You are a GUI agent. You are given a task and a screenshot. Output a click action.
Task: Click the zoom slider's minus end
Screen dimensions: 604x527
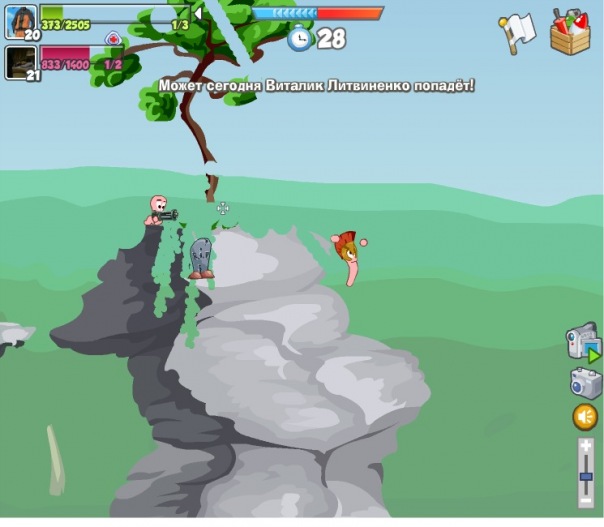[586, 497]
